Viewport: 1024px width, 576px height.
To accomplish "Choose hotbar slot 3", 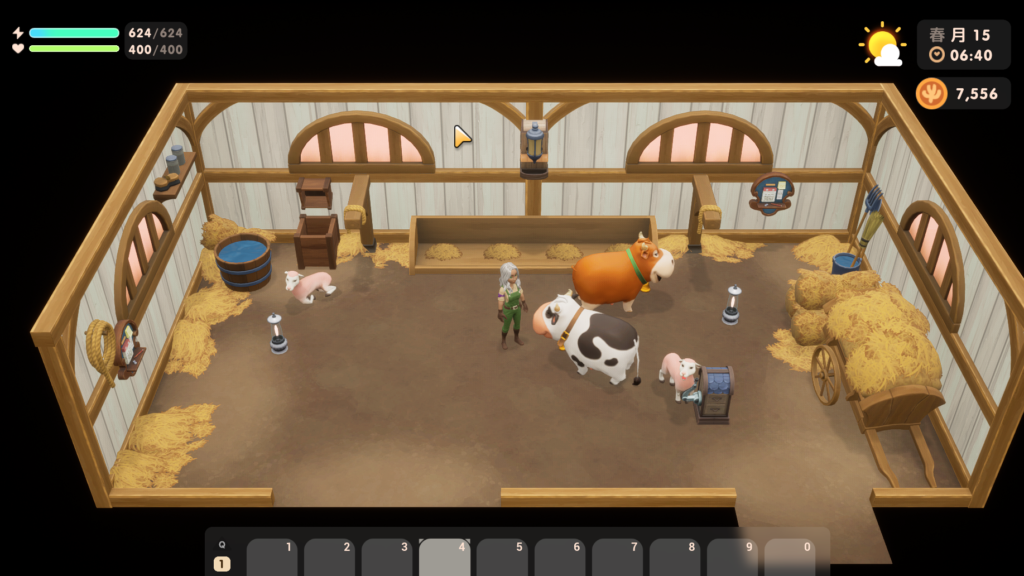I will pos(387,558).
